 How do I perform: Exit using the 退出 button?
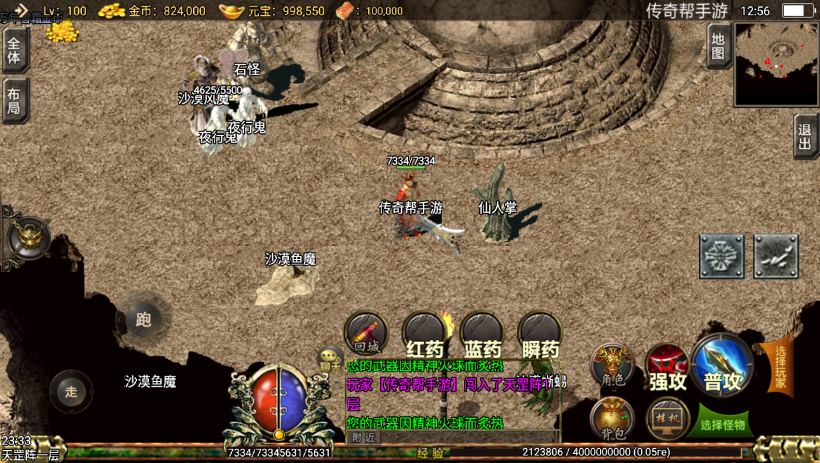[805, 135]
